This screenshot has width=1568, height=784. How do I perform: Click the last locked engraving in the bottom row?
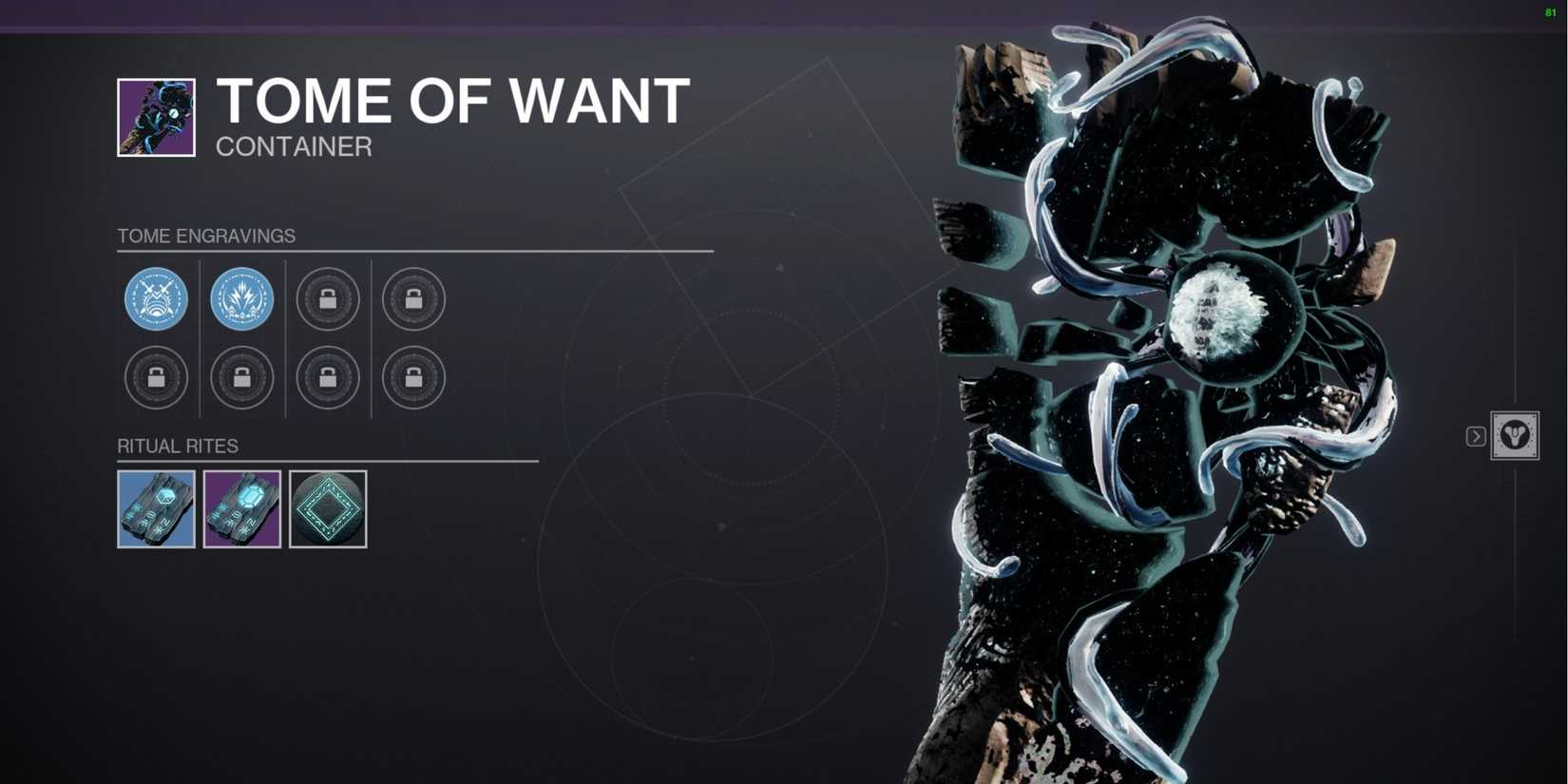[x=412, y=377]
